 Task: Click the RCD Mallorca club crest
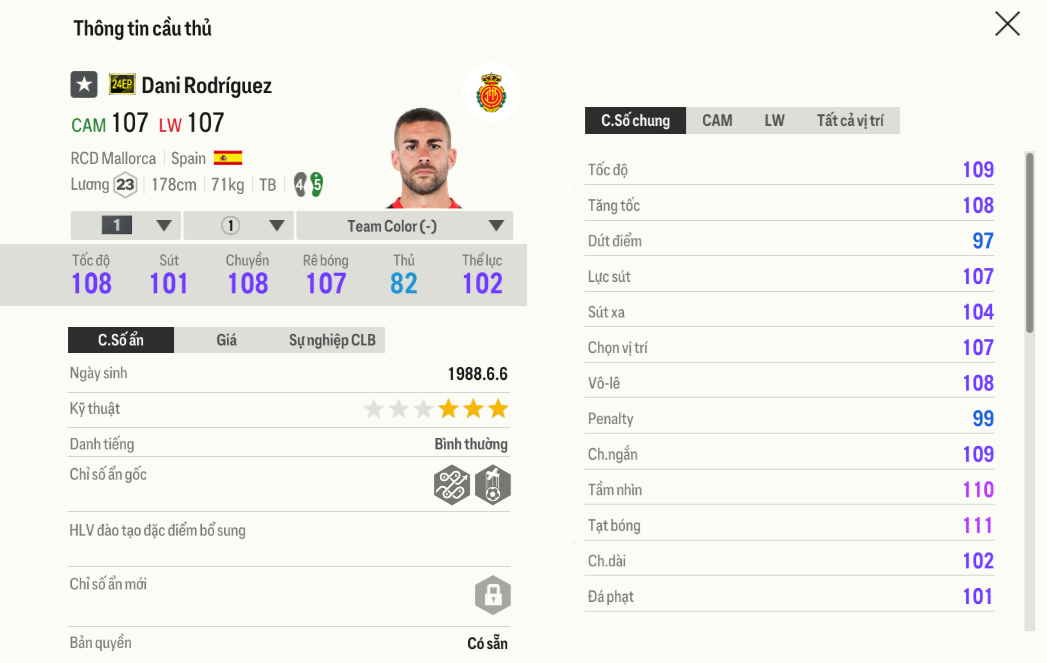click(490, 93)
